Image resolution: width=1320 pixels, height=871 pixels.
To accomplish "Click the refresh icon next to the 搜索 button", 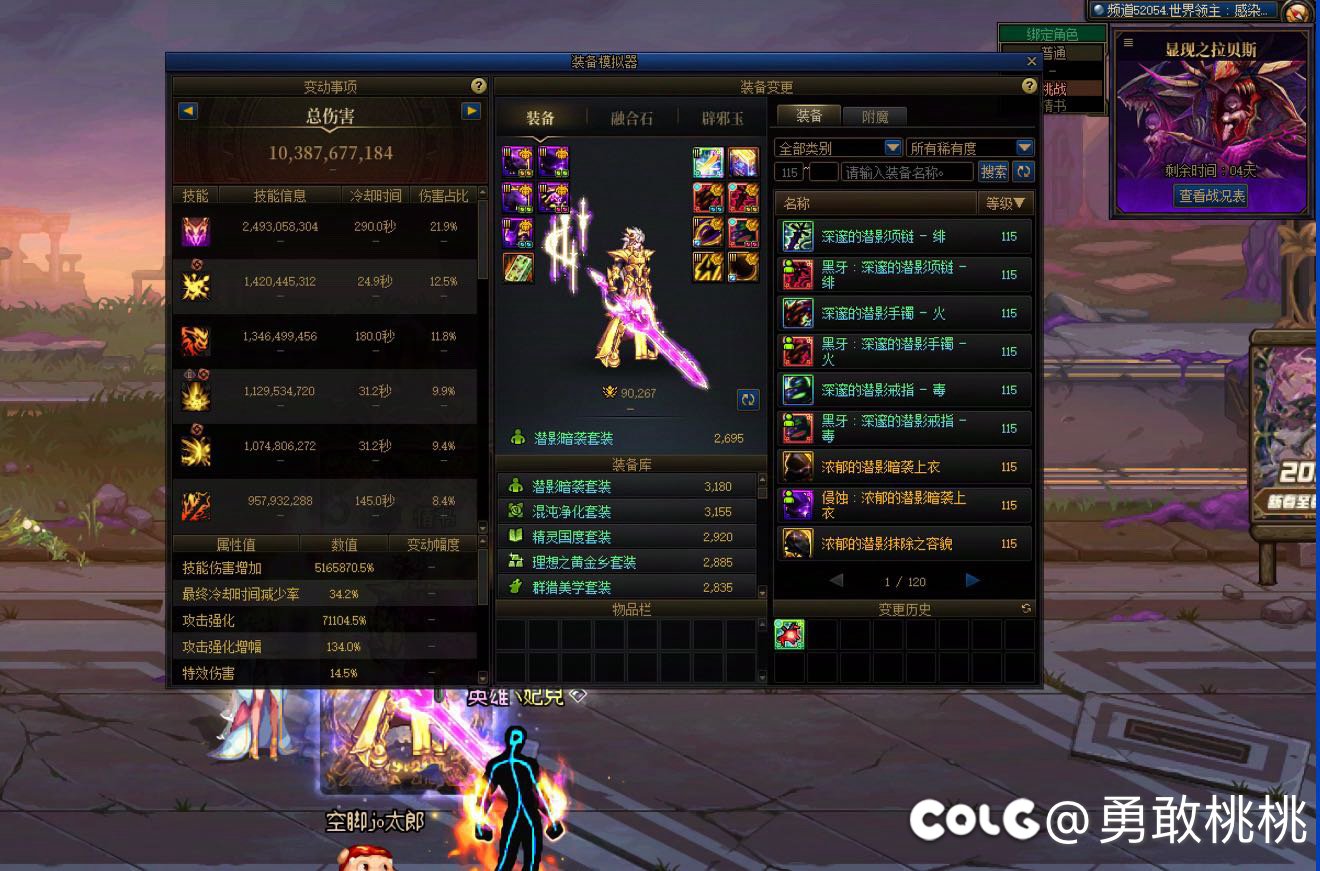I will click(1026, 171).
